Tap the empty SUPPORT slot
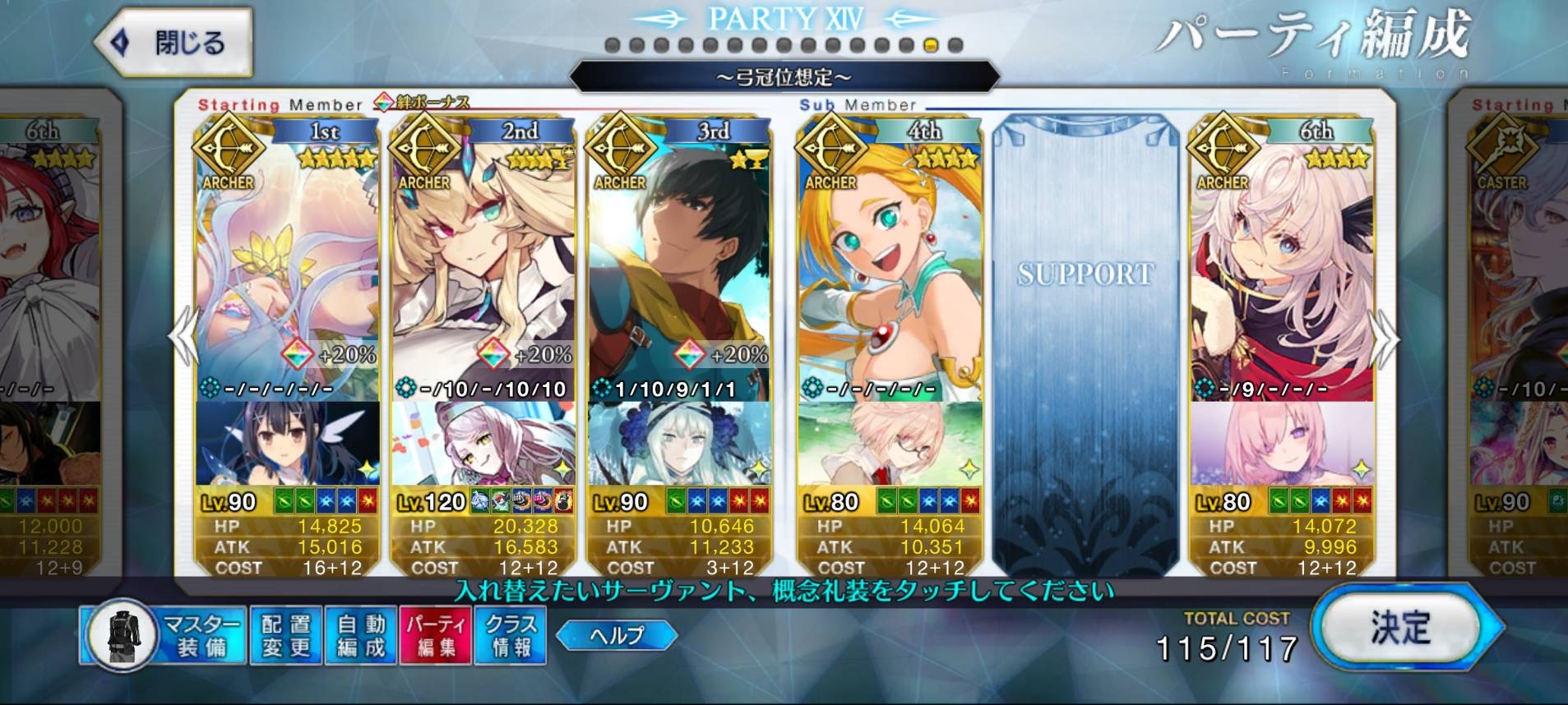Image resolution: width=1568 pixels, height=705 pixels. (x=1085, y=345)
